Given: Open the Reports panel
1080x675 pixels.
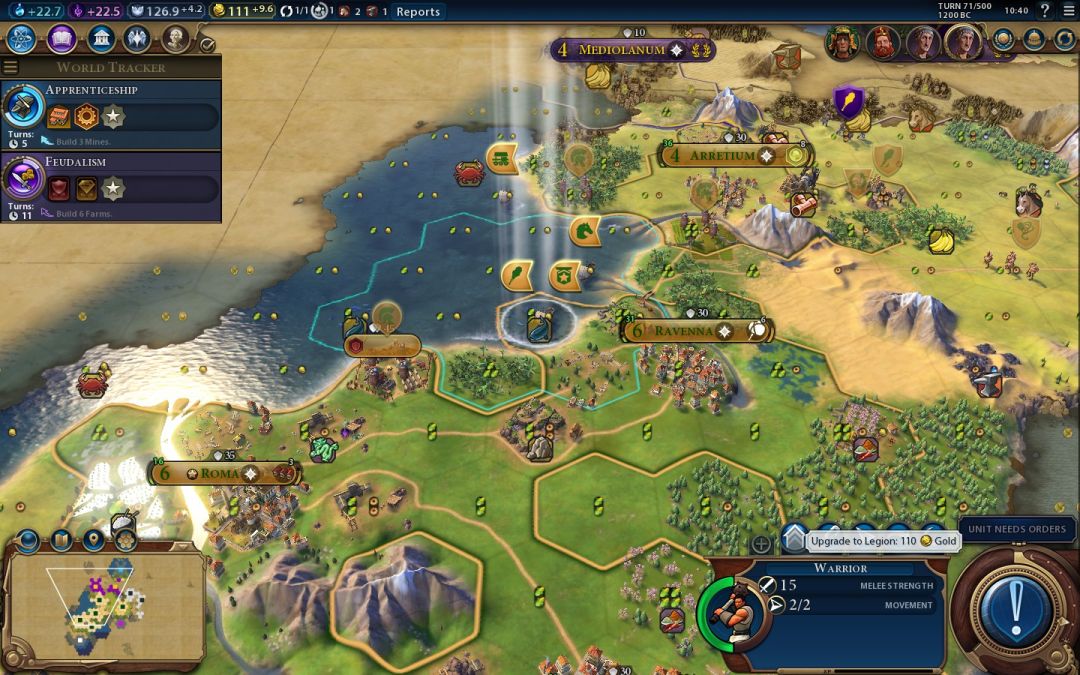Looking at the screenshot, I should [417, 12].
